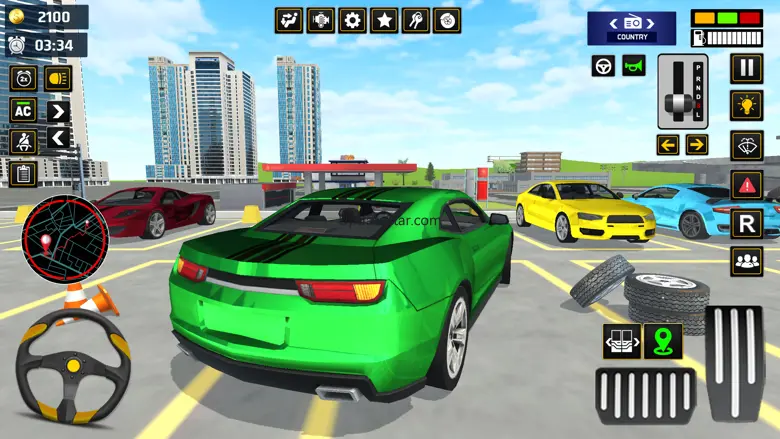Toggle the headlights icon
The image size is (780, 439).
[58, 78]
